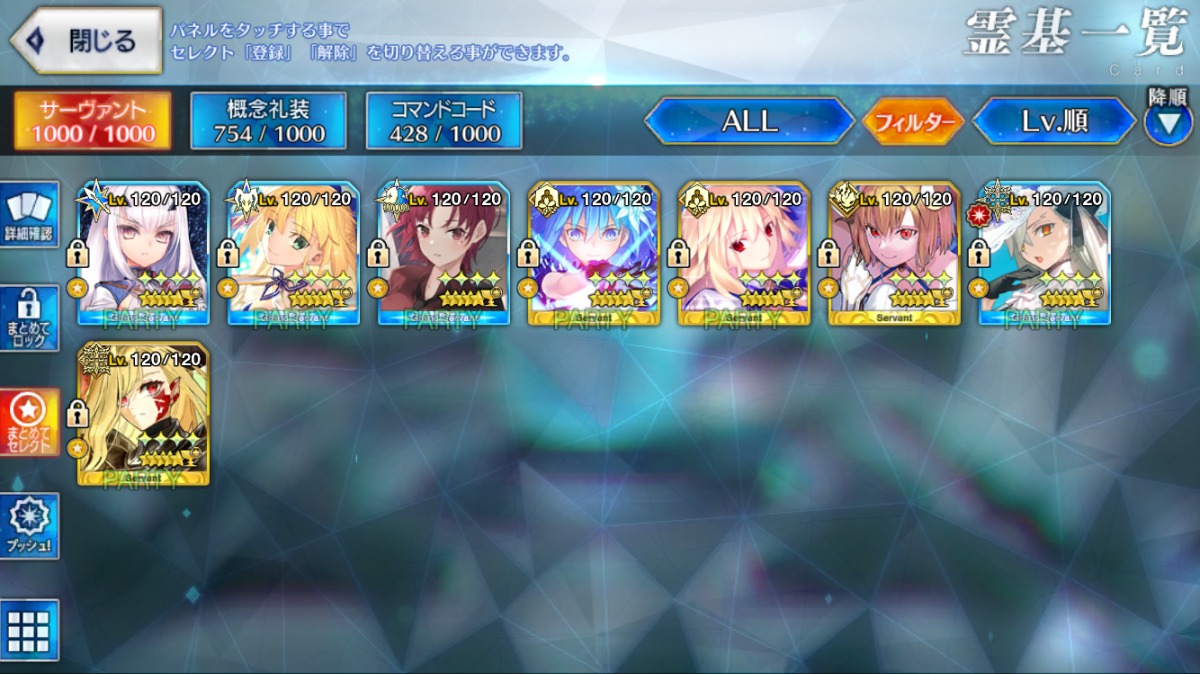Select the blue-haired servant card
Viewport: 1200px width, 674px height.
[594, 253]
